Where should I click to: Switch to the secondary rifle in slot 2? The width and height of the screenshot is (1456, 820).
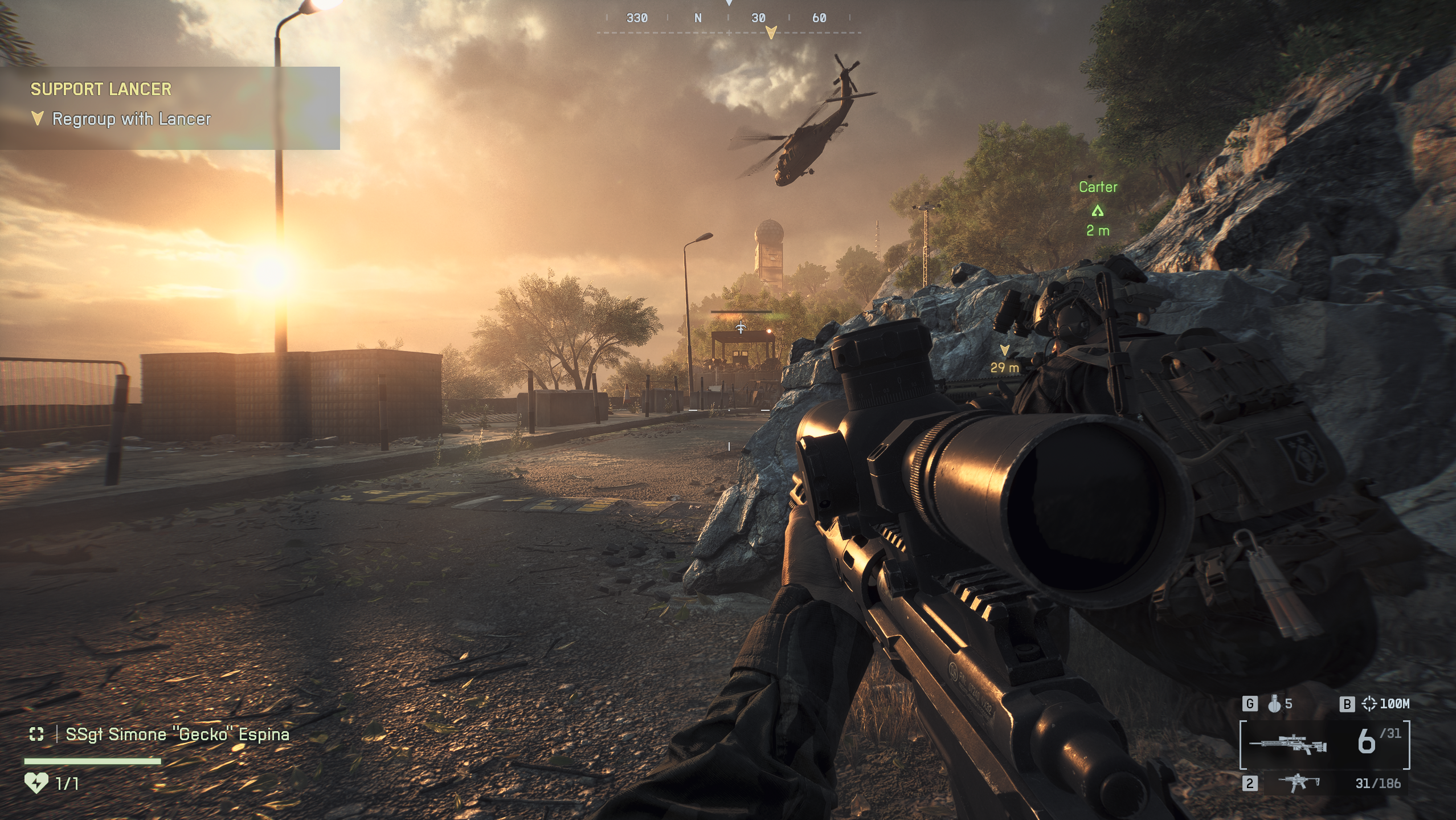(1299, 783)
